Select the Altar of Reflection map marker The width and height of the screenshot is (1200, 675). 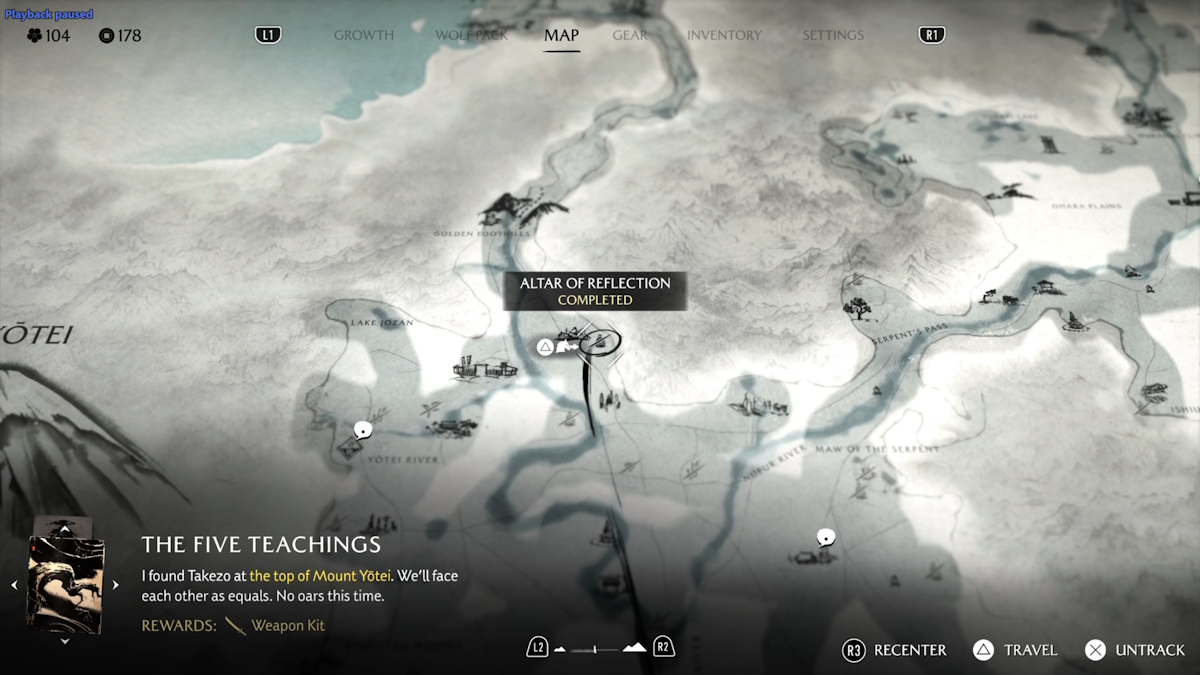[x=600, y=342]
